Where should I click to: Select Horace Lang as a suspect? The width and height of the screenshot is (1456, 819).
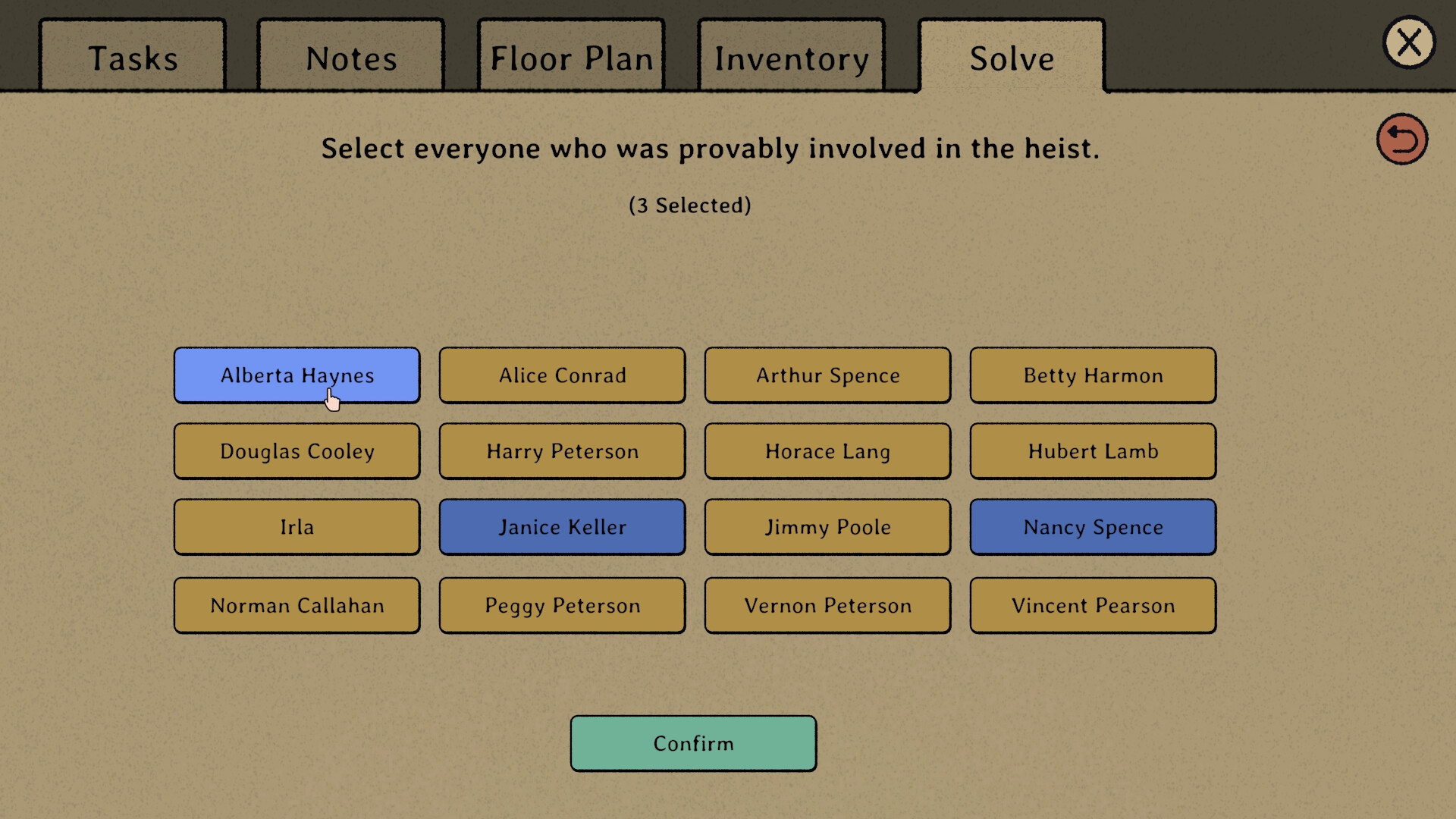827,450
